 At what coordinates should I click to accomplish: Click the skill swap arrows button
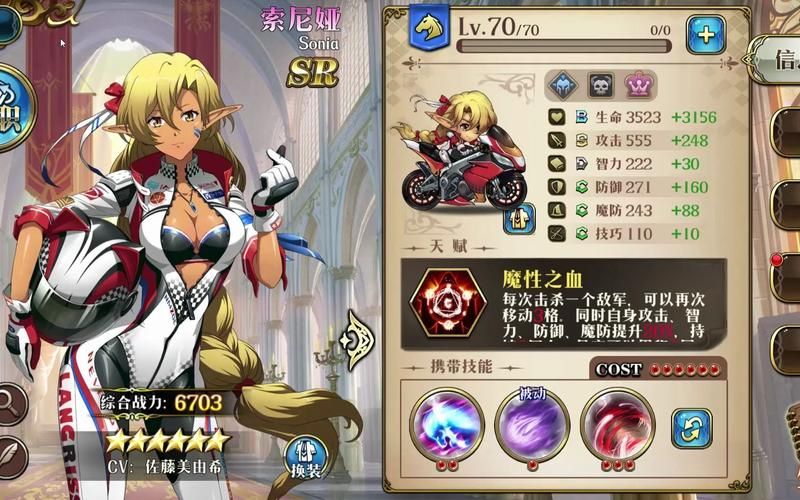[x=690, y=427]
